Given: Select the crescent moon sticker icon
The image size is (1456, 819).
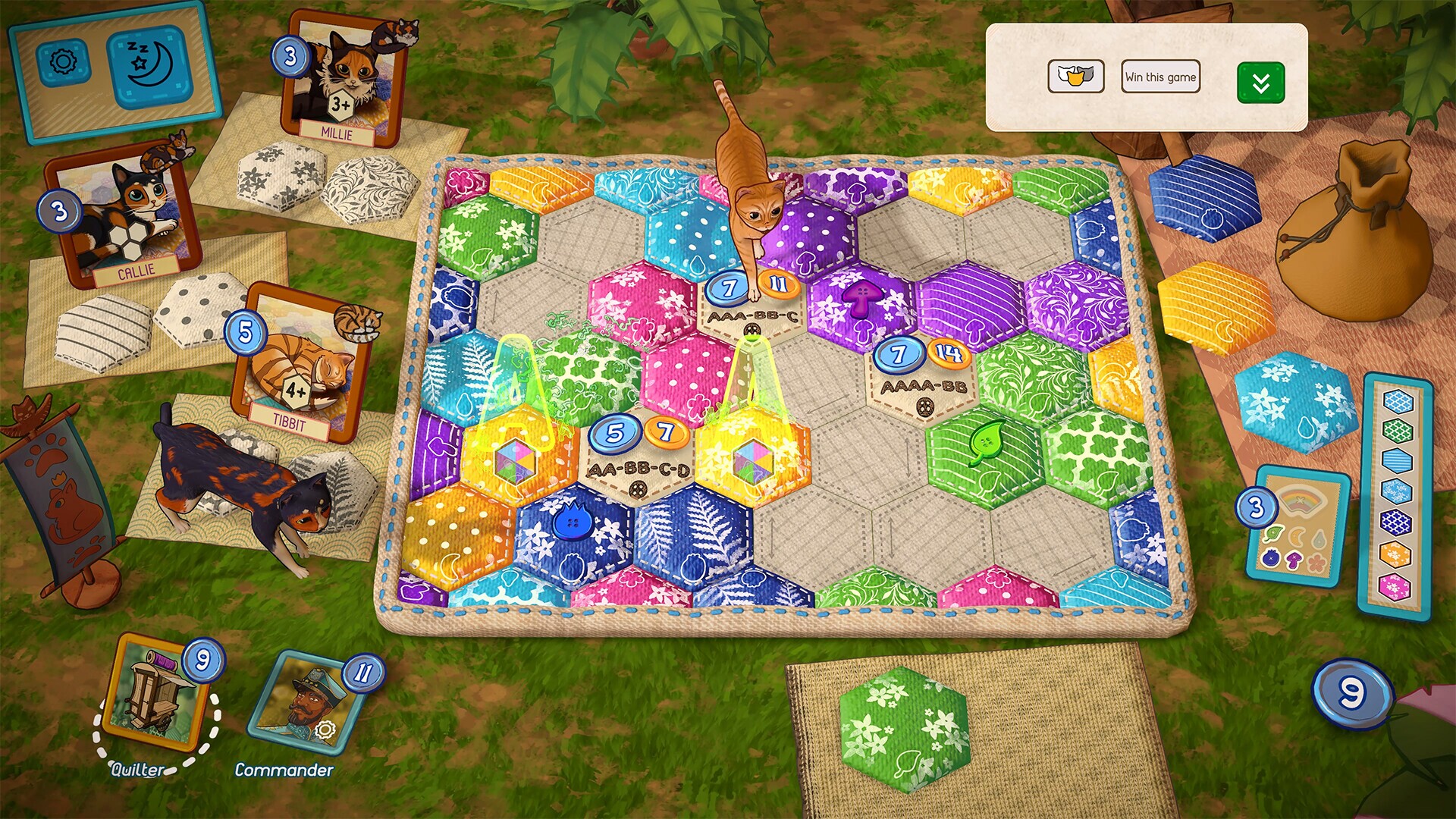Looking at the screenshot, I should [1295, 535].
